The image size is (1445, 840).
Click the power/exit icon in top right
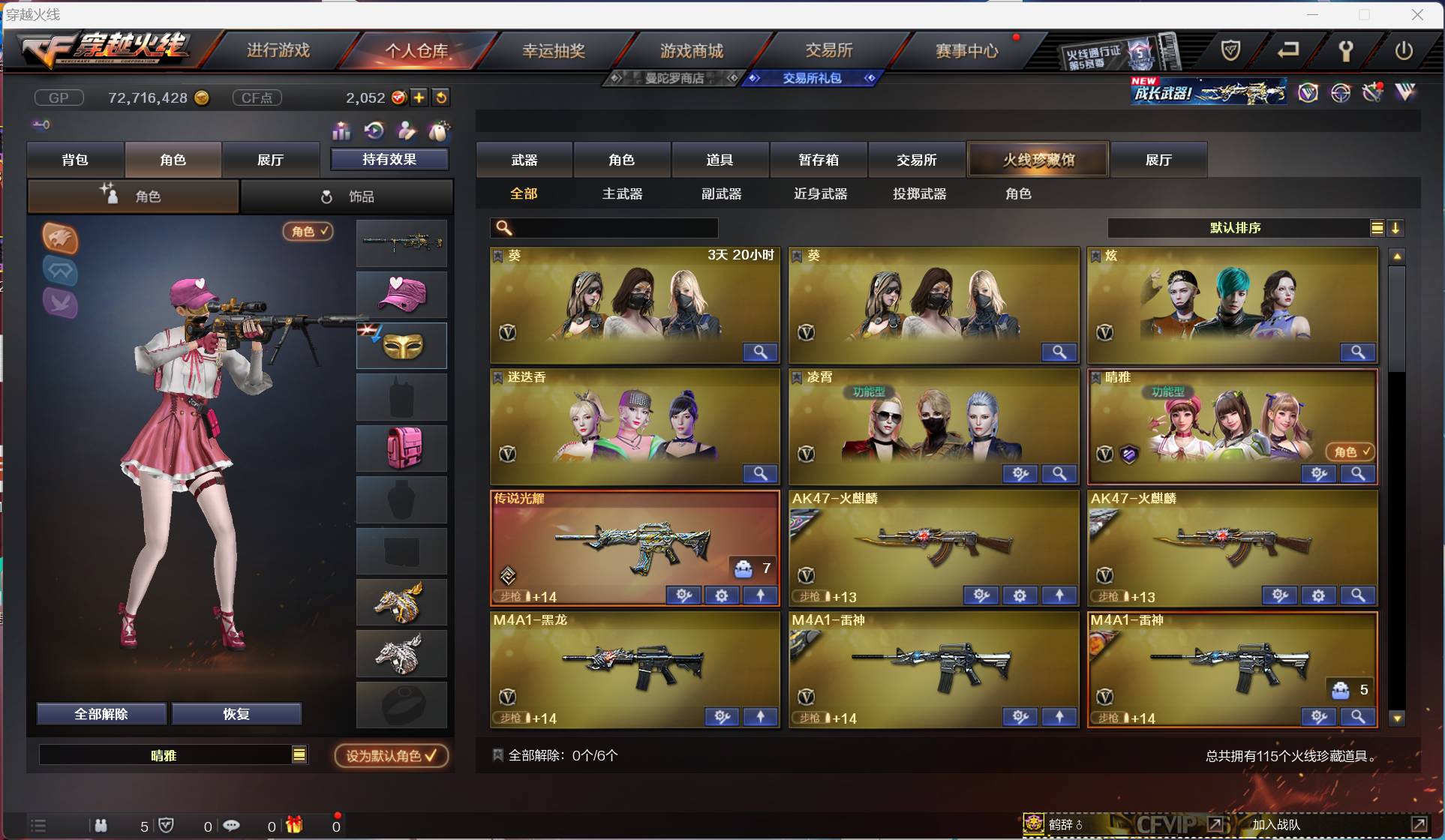point(1404,51)
